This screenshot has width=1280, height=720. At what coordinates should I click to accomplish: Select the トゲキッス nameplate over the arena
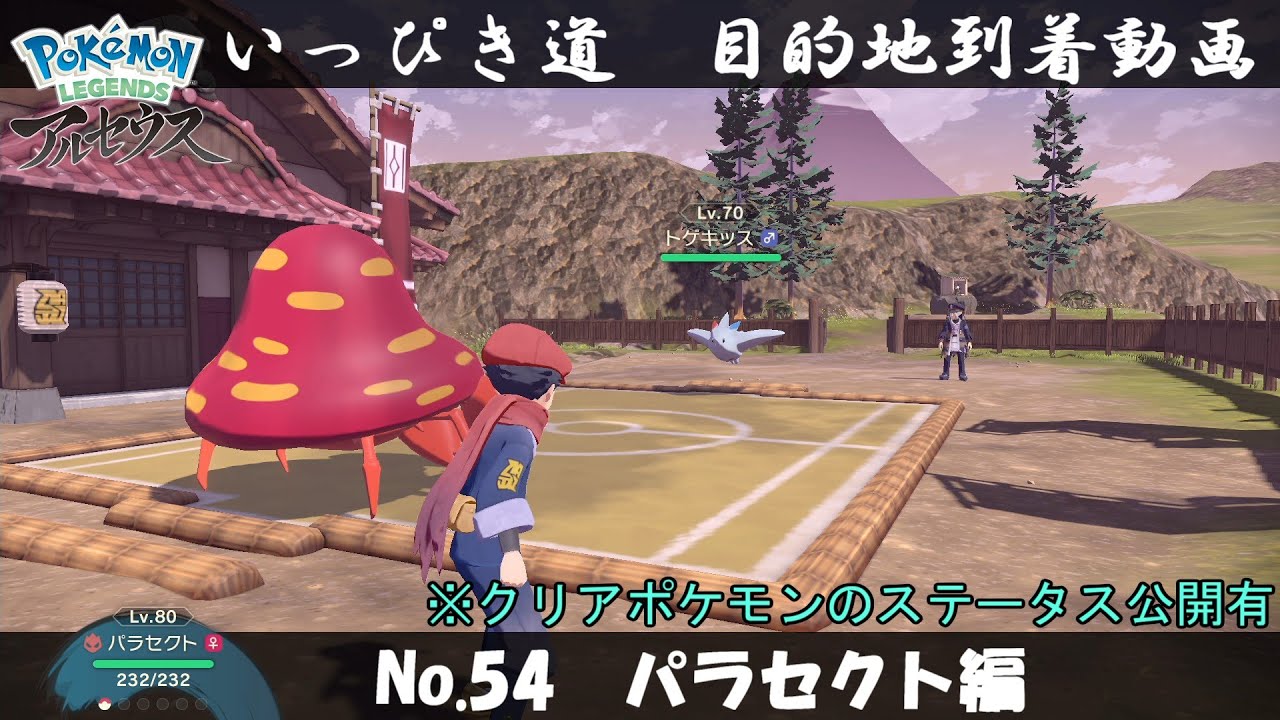[x=710, y=238]
